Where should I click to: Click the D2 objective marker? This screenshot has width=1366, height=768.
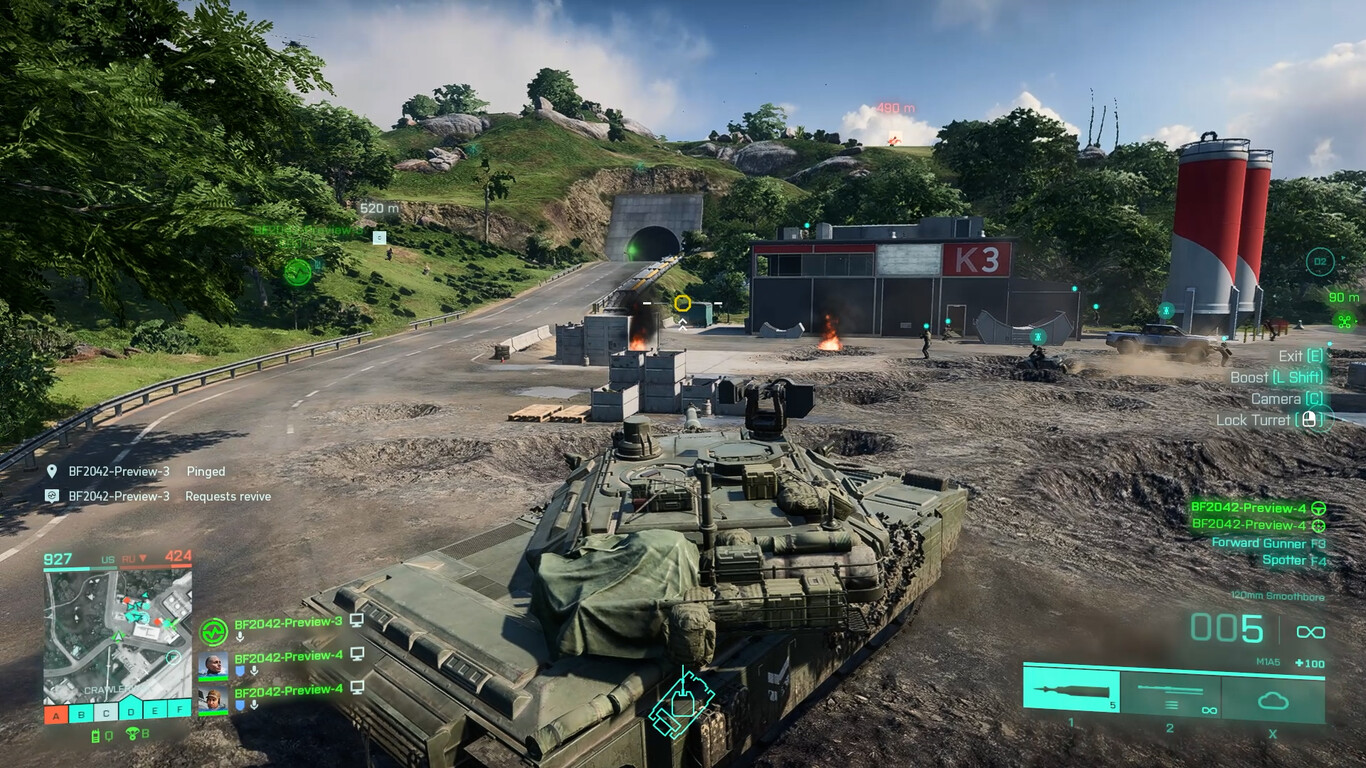(1320, 263)
